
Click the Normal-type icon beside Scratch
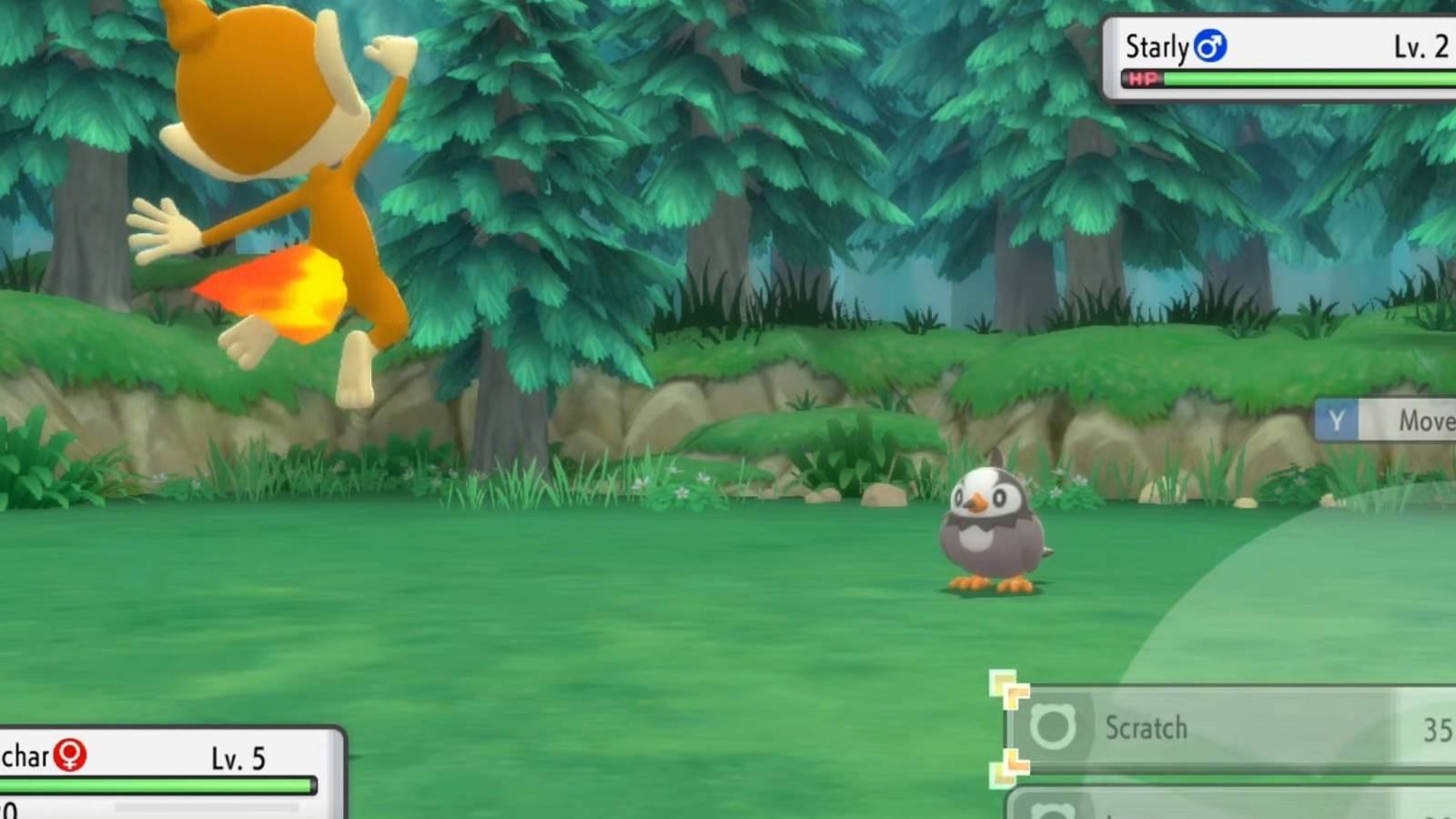click(x=1051, y=728)
